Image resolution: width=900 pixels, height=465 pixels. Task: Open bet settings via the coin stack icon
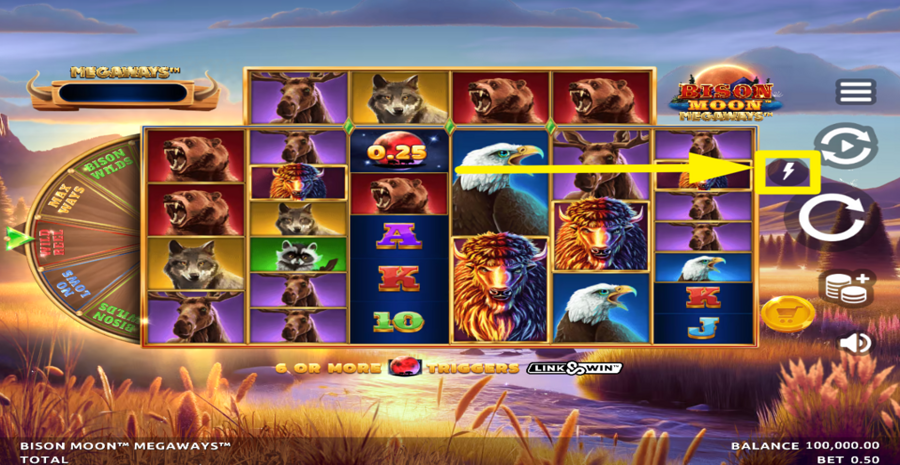[845, 287]
